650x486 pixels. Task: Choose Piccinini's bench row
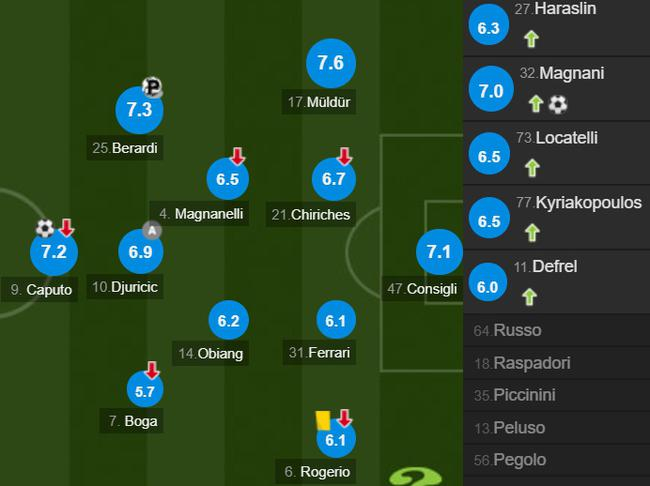(x=556, y=395)
